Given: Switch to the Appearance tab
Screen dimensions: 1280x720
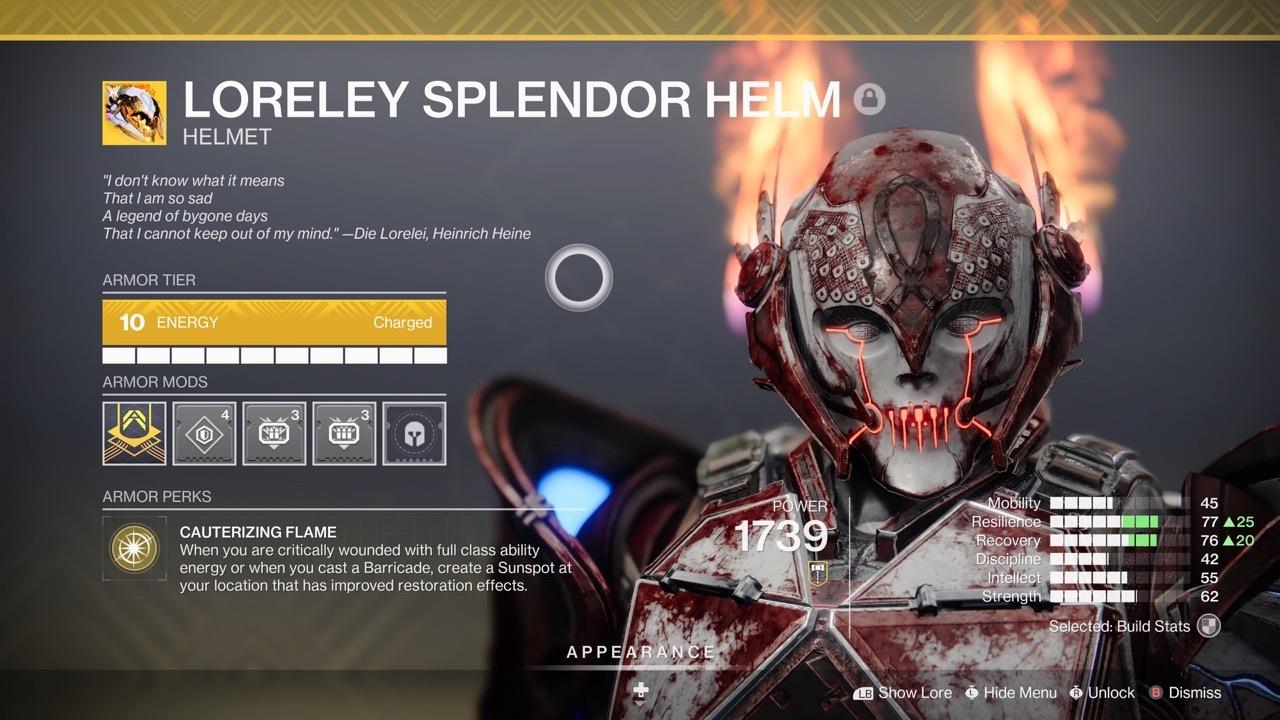Looking at the screenshot, I should (x=640, y=652).
